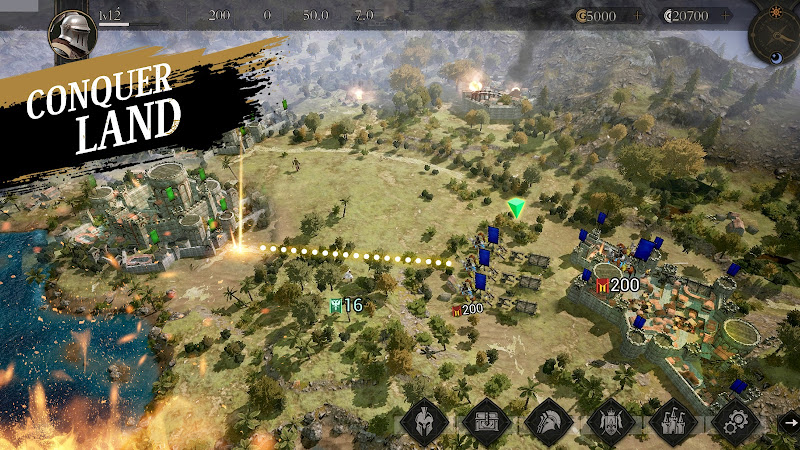Open the gears settings menu
Screen dimensions: 800x450
click(737, 422)
